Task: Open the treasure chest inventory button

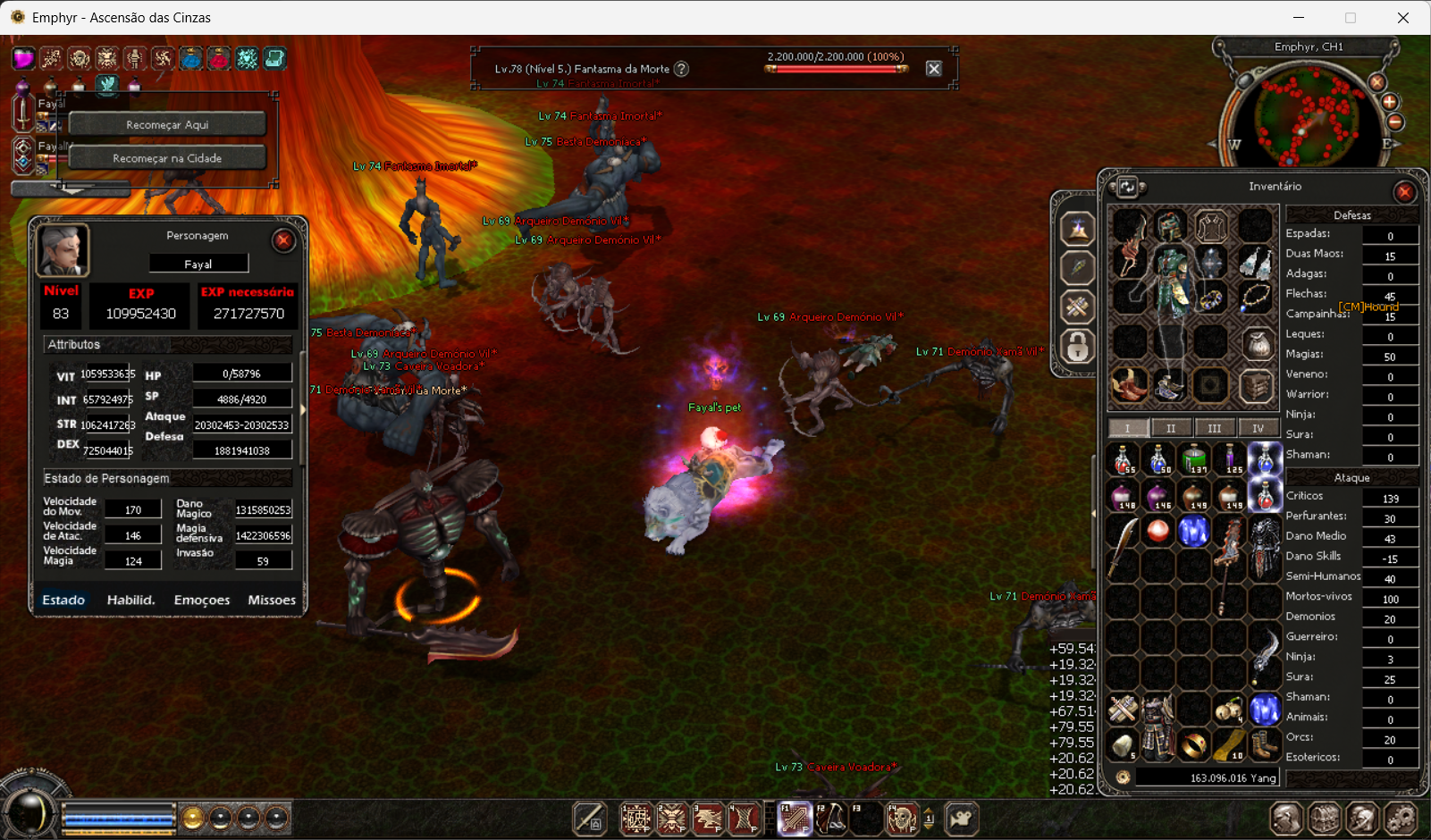Action: coord(1326,818)
